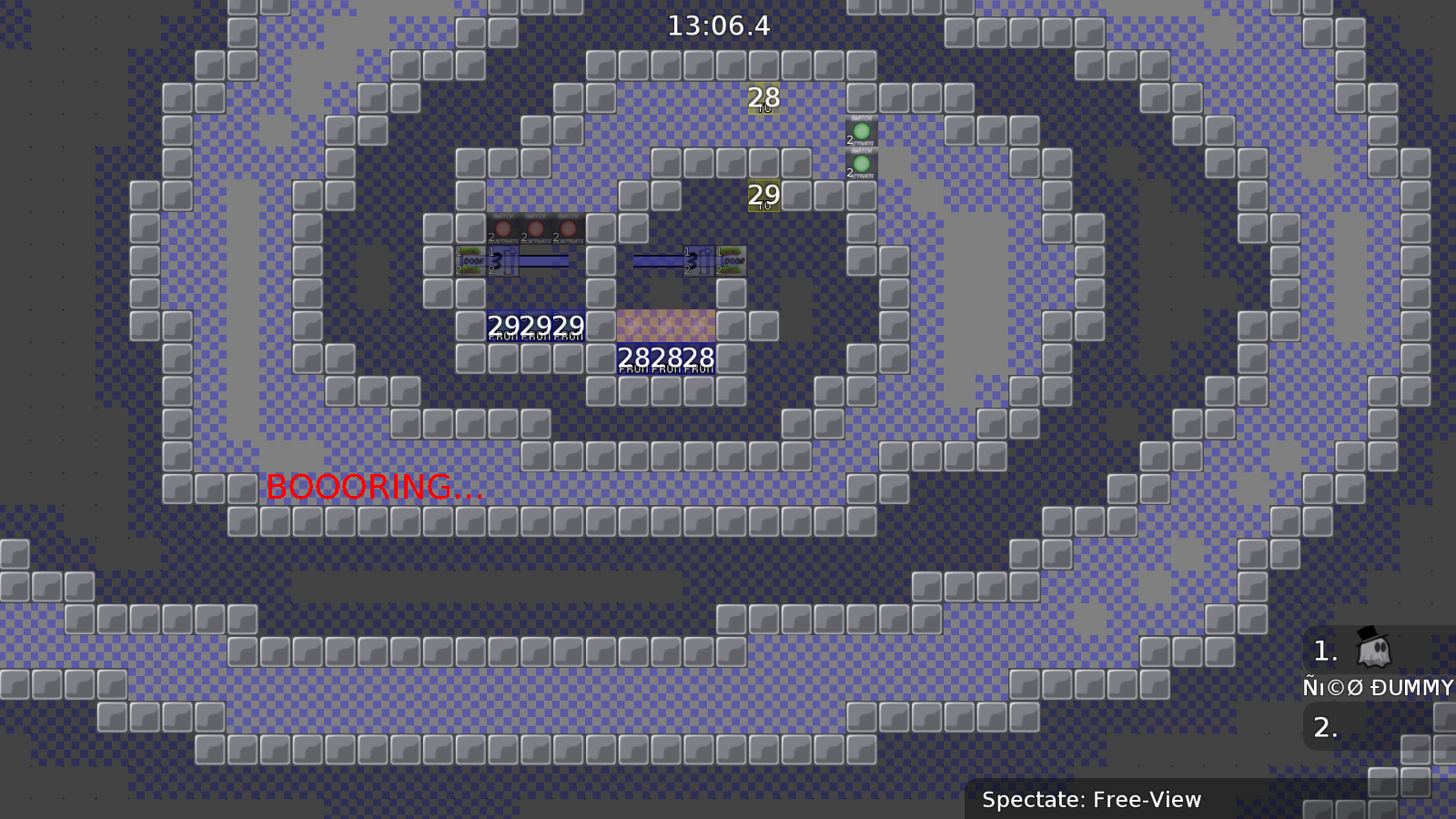
Task: Open teleporter tile labeled TO 29
Action: pos(764,194)
